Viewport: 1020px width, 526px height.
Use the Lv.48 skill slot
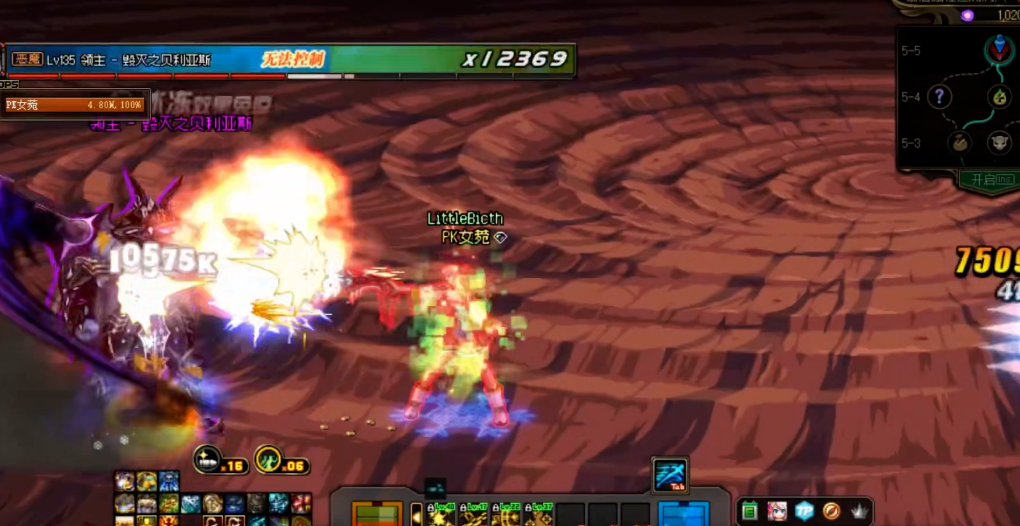pyautogui.click(x=442, y=516)
